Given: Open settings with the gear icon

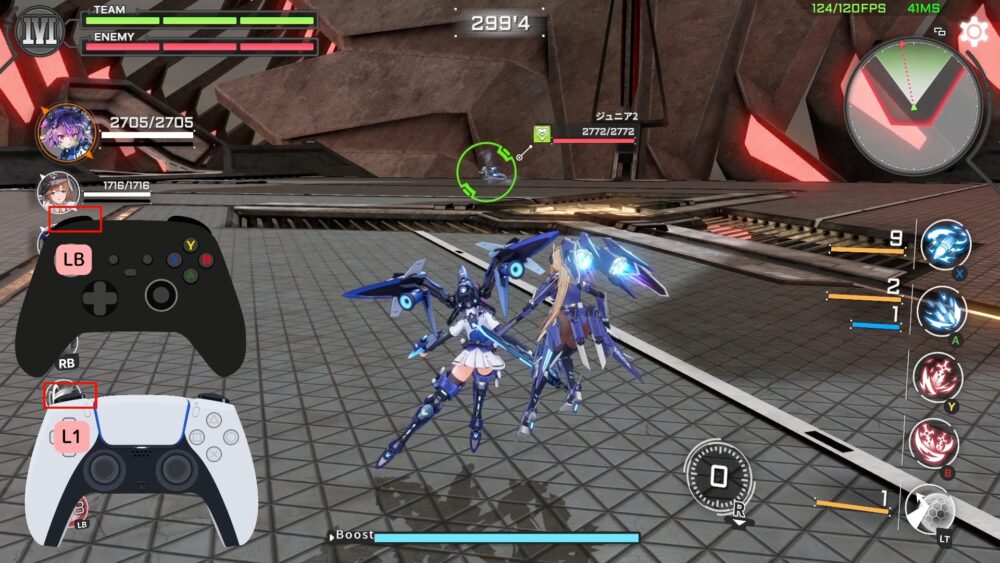Looking at the screenshot, I should pyautogui.click(x=972, y=32).
